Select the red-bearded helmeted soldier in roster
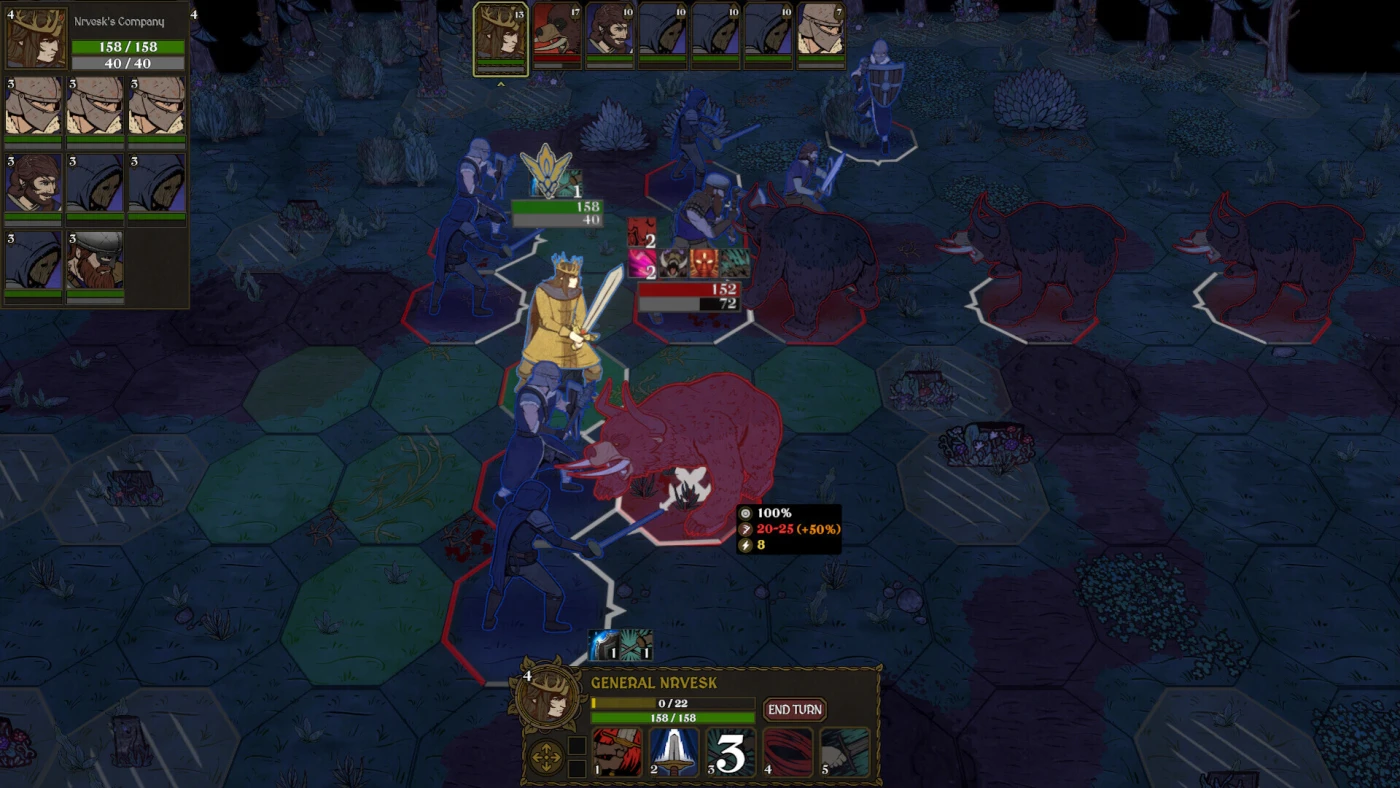The image size is (1400, 788). 95,261
